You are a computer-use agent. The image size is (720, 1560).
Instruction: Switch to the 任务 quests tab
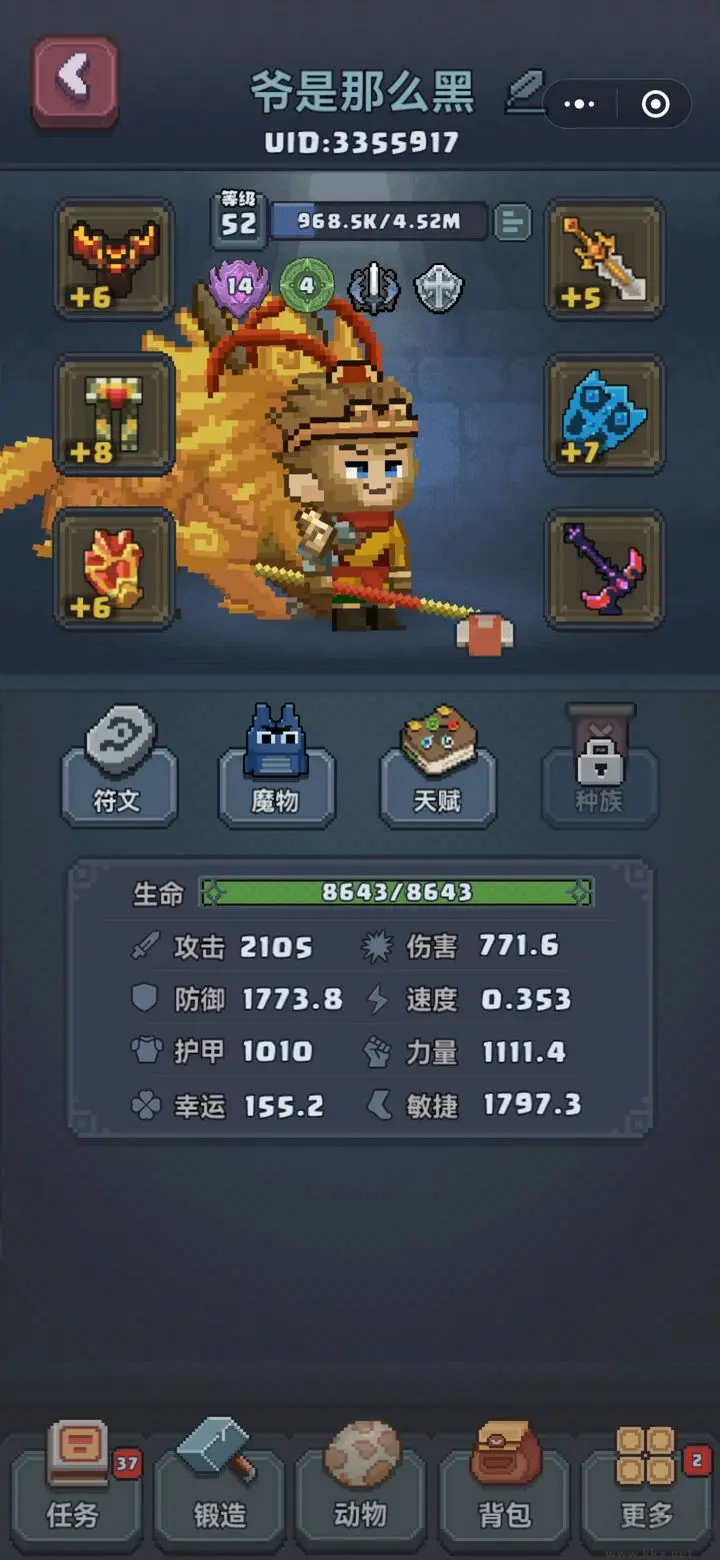click(x=75, y=1490)
